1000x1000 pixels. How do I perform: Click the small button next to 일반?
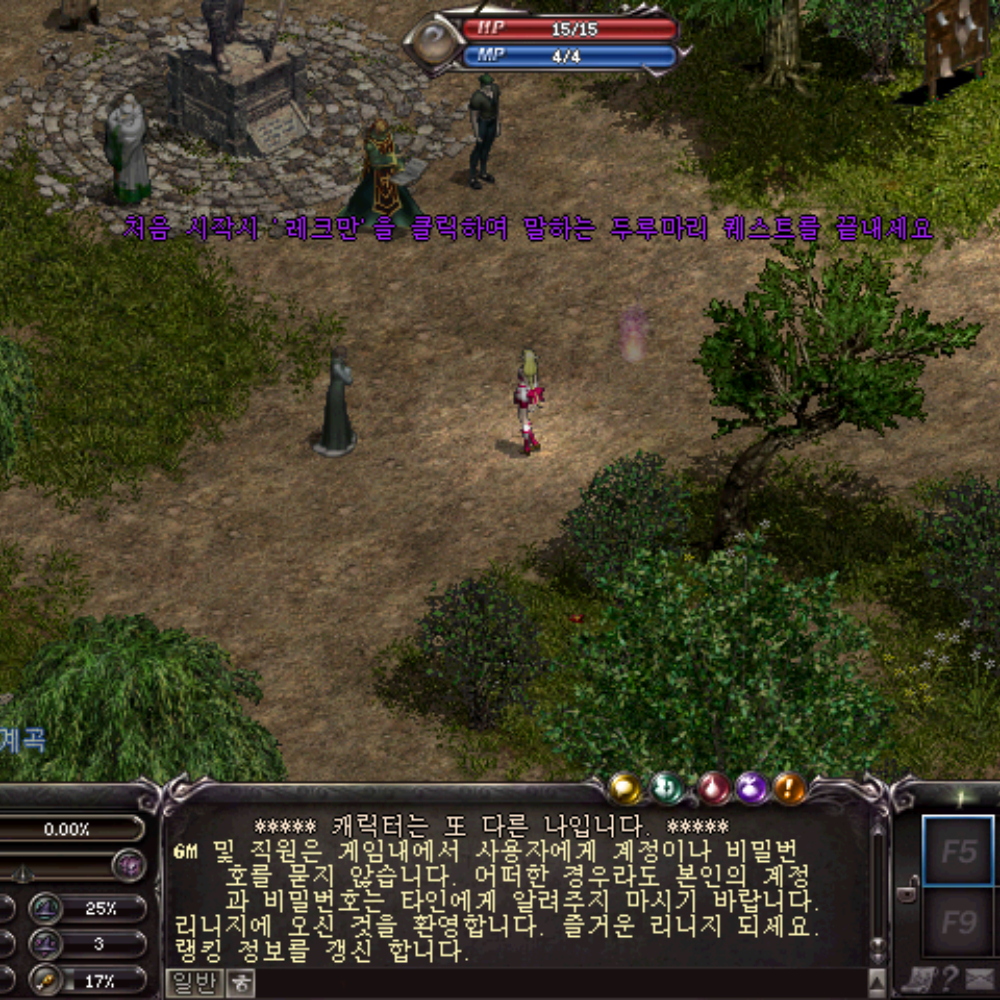pyautogui.click(x=240, y=983)
